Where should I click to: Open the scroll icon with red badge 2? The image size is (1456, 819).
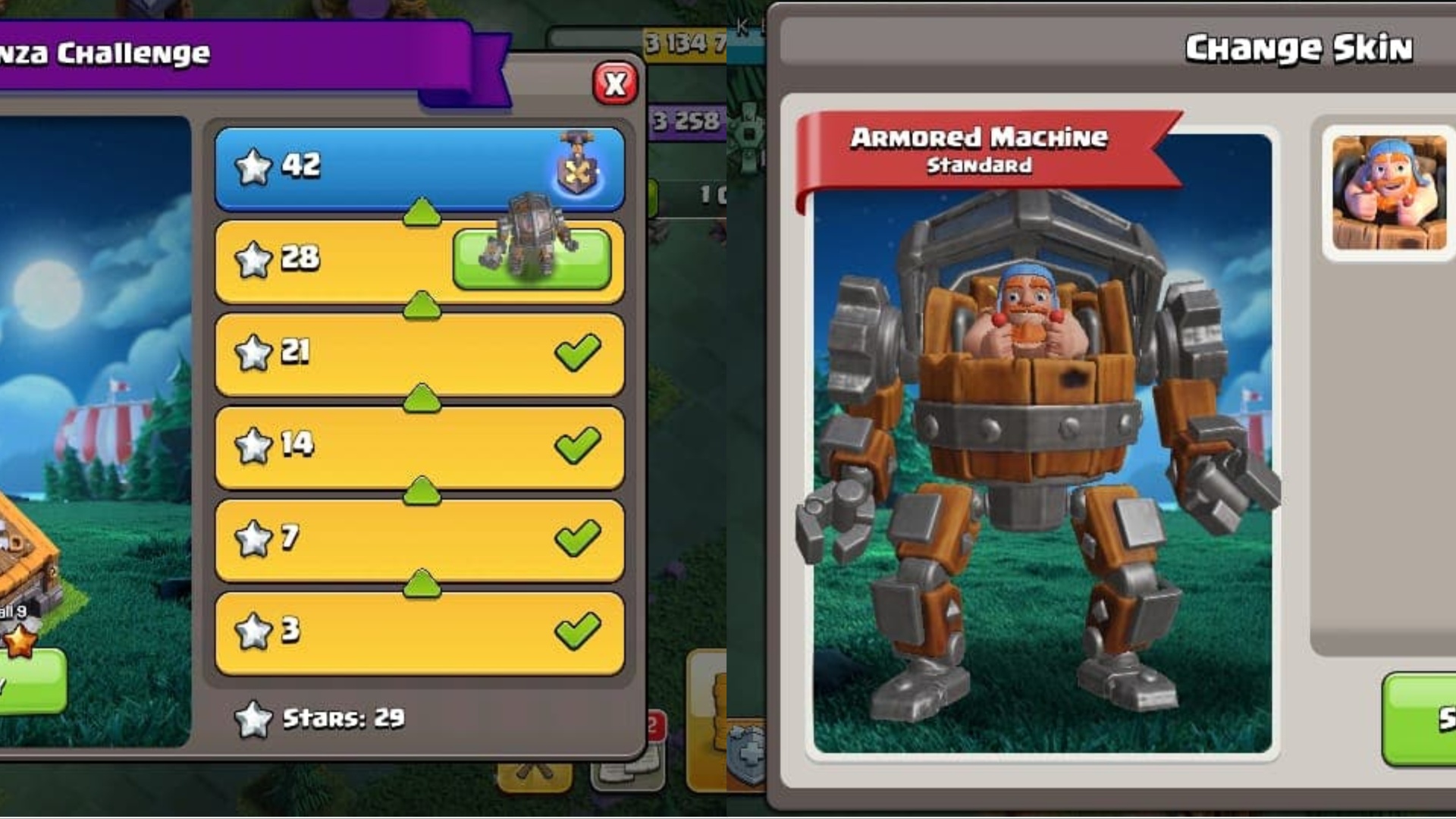(626, 767)
